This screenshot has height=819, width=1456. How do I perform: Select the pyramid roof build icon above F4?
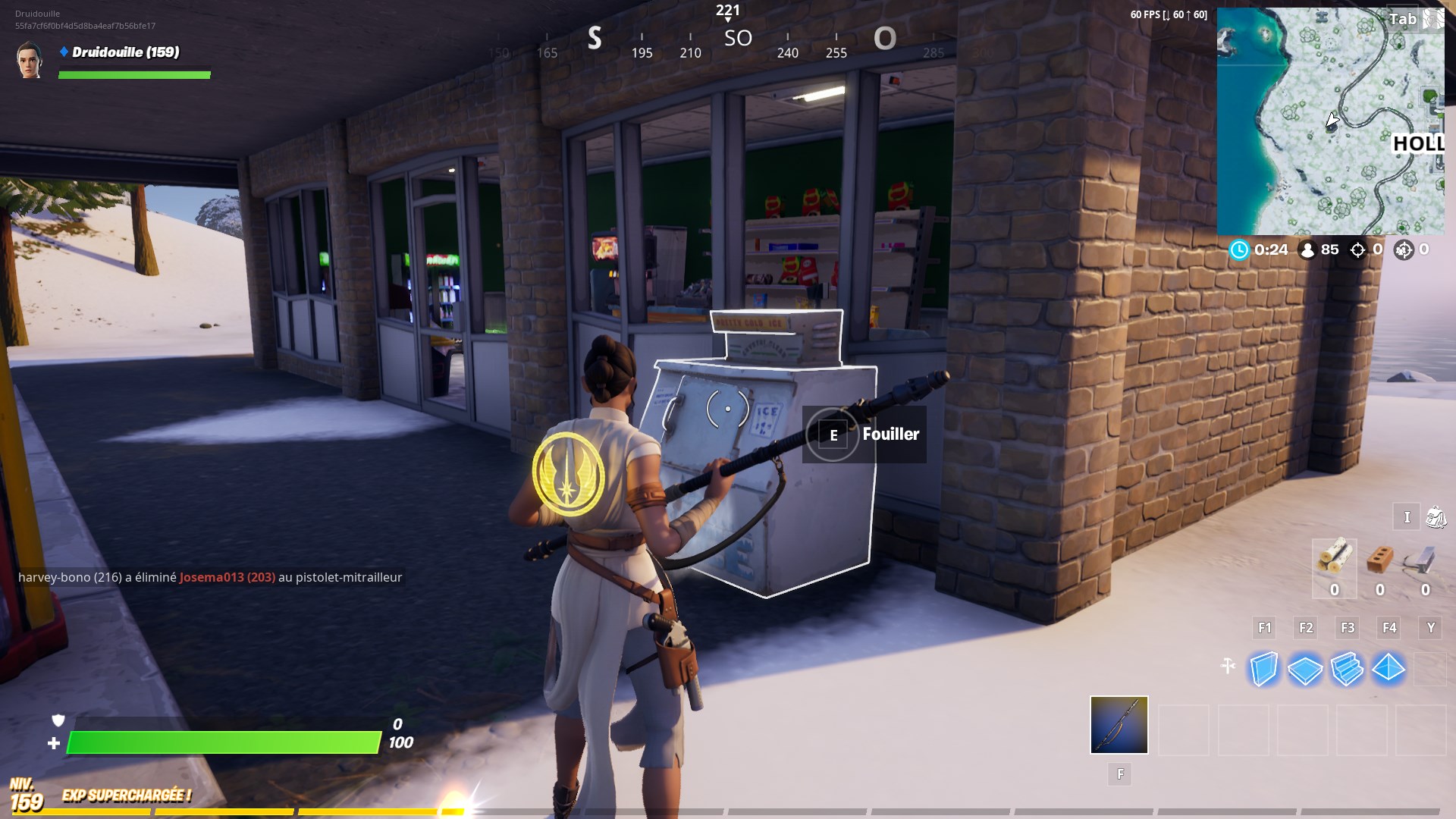(x=1389, y=670)
